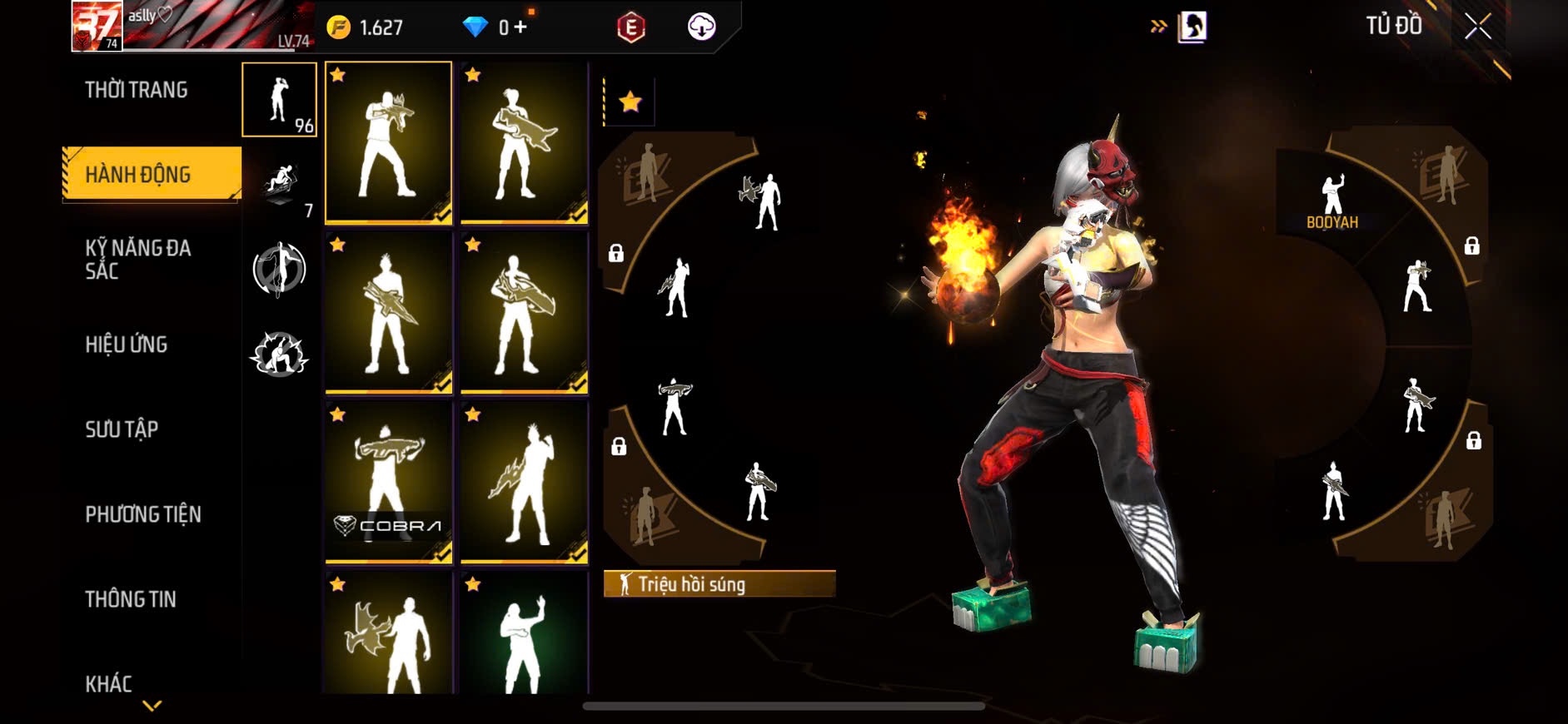Add diamonds with the plus button
The image size is (1568, 724).
[520, 27]
